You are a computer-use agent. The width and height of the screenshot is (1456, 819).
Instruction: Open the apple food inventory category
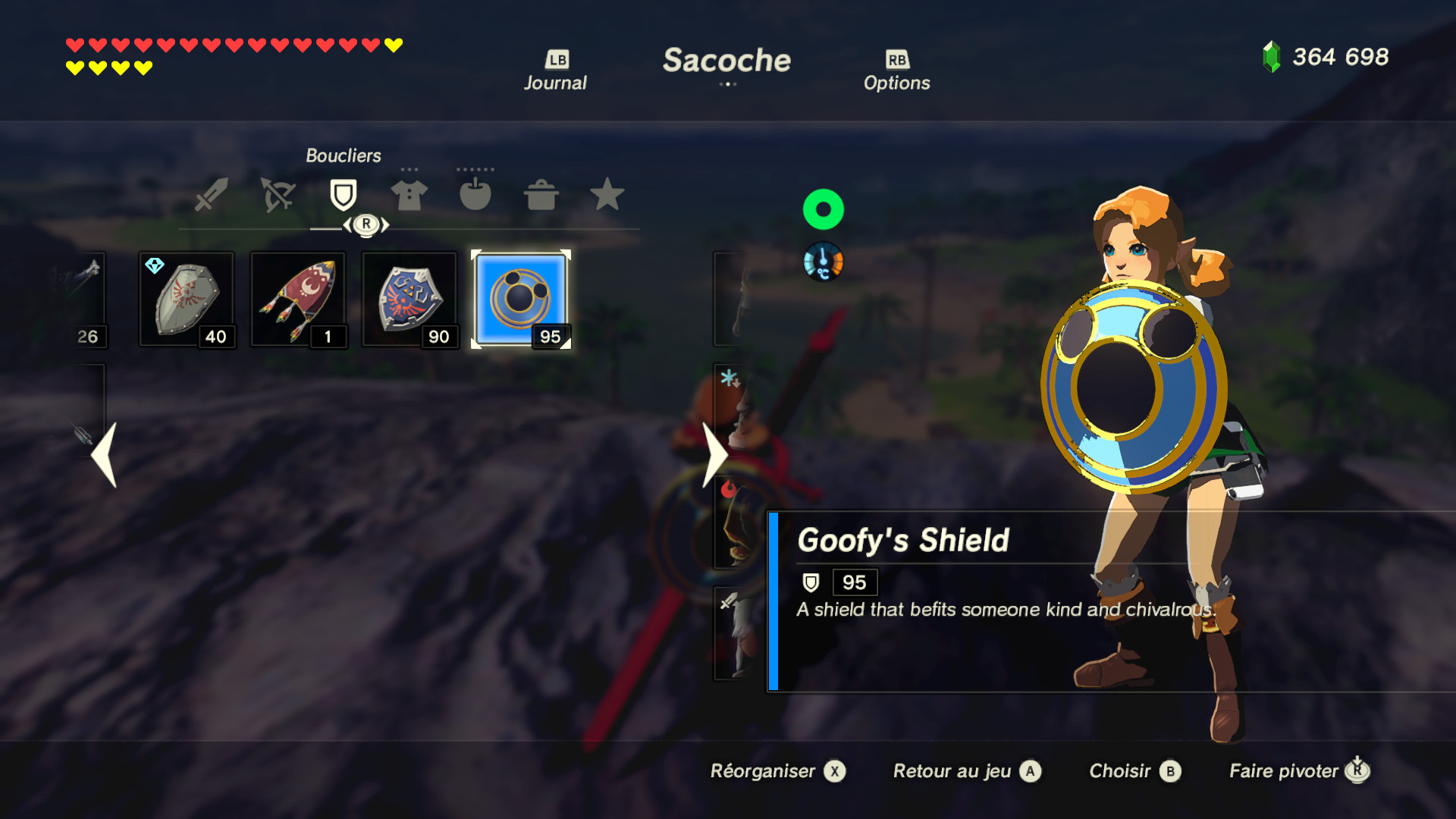point(477,195)
